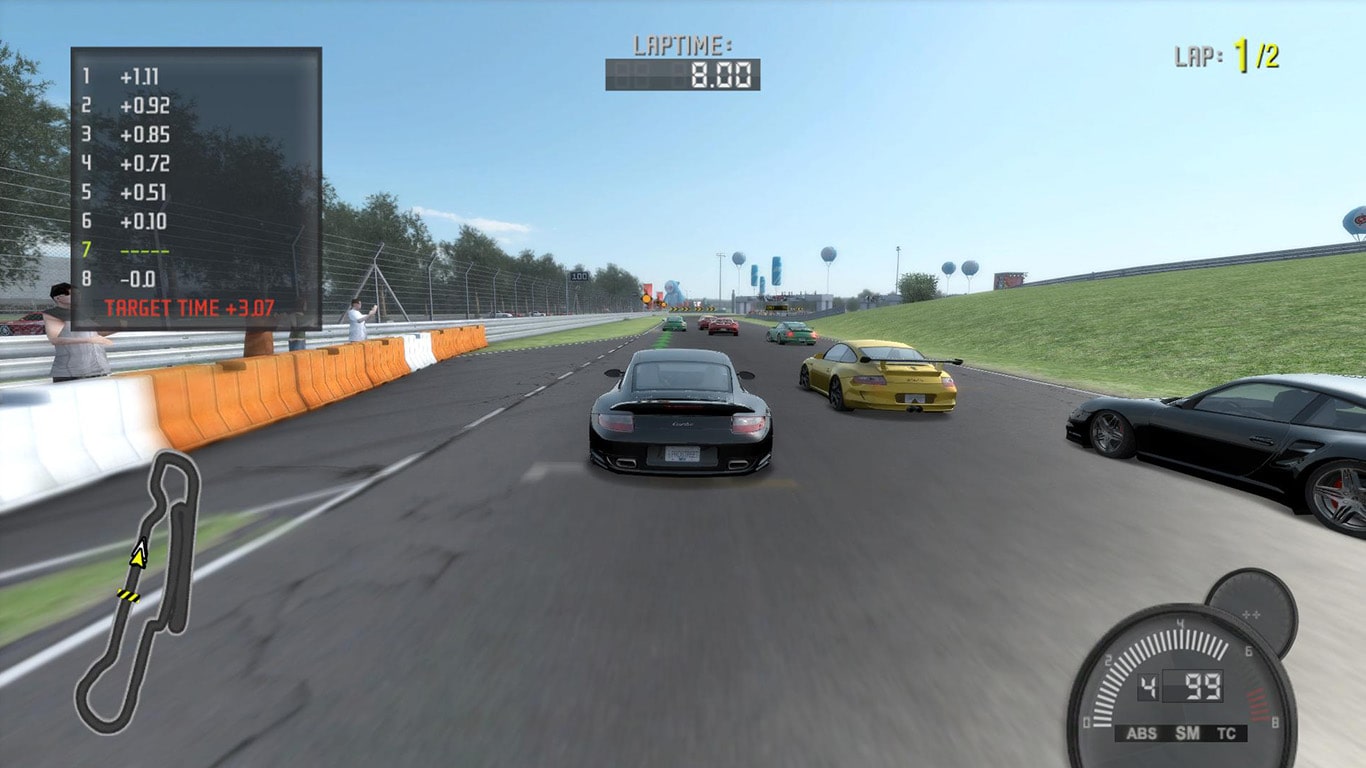Select the ABS indicator on the speedometer
The height and width of the screenshot is (768, 1366).
coord(1142,733)
